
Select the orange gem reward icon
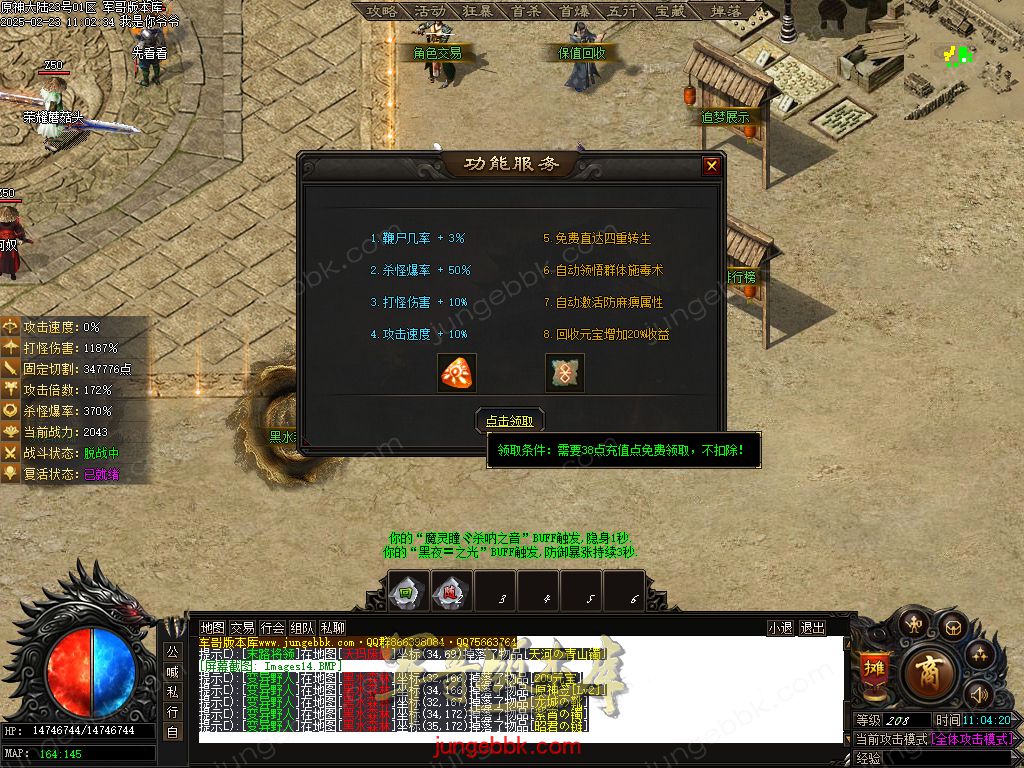(x=457, y=373)
